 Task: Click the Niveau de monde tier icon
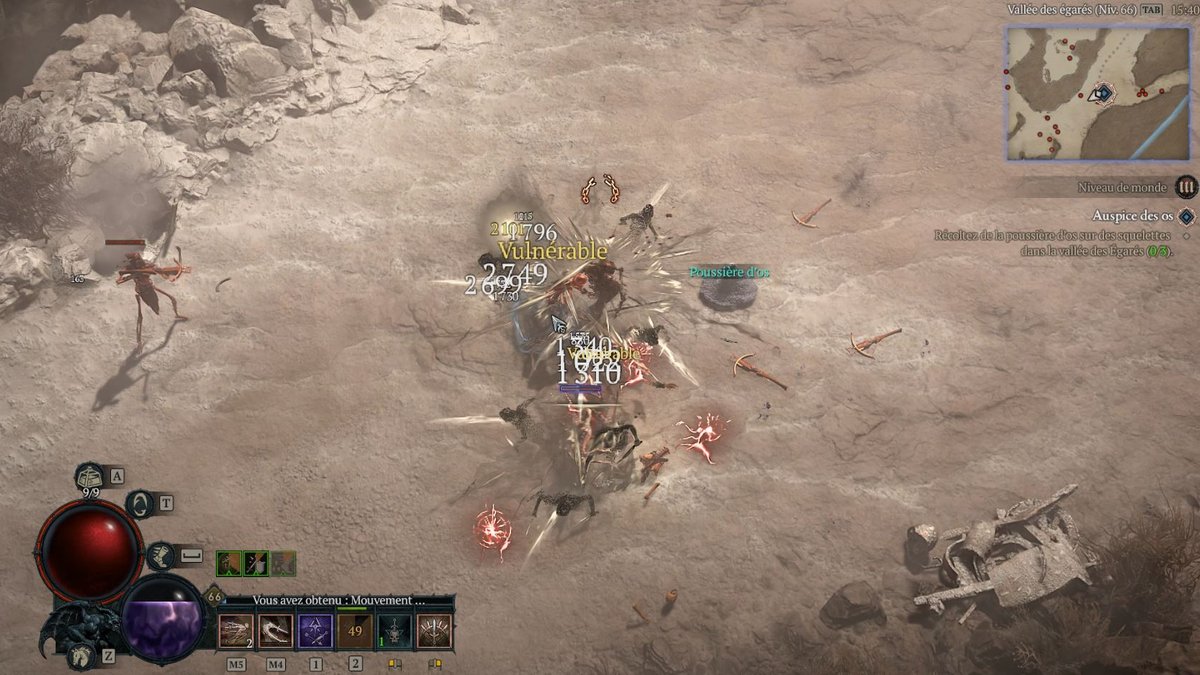click(x=1186, y=187)
